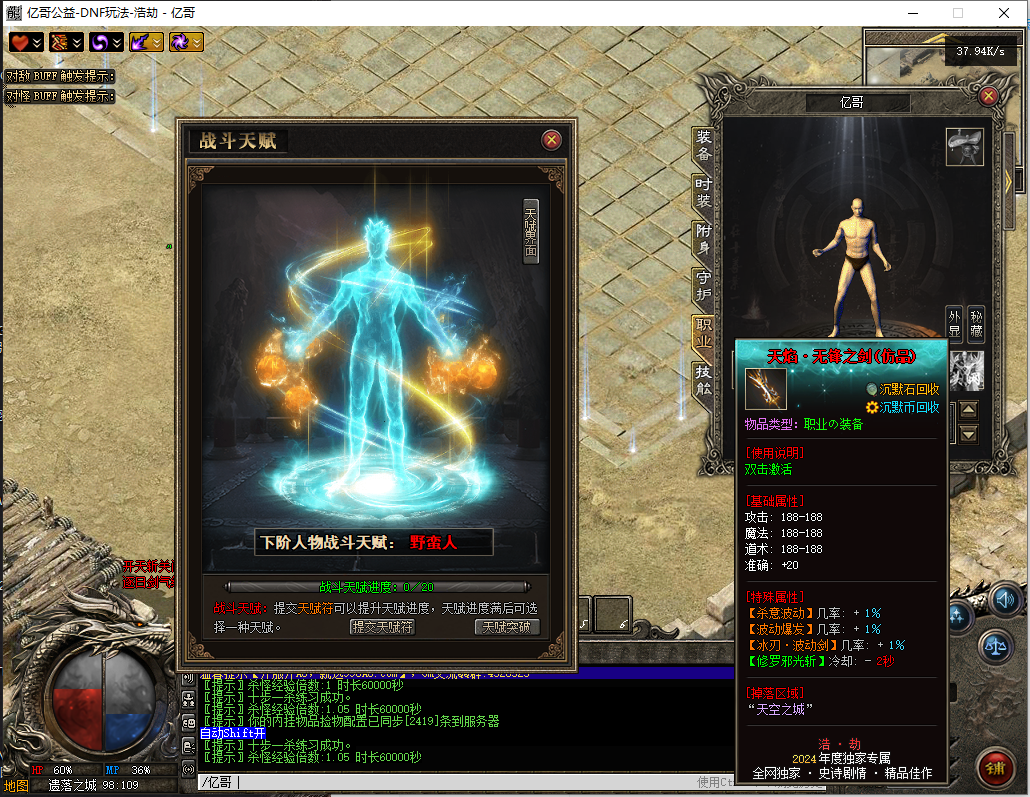Viewport: 1030px width, 797px height.
Task: Open the round 铺 shop button
Action: pos(994,768)
